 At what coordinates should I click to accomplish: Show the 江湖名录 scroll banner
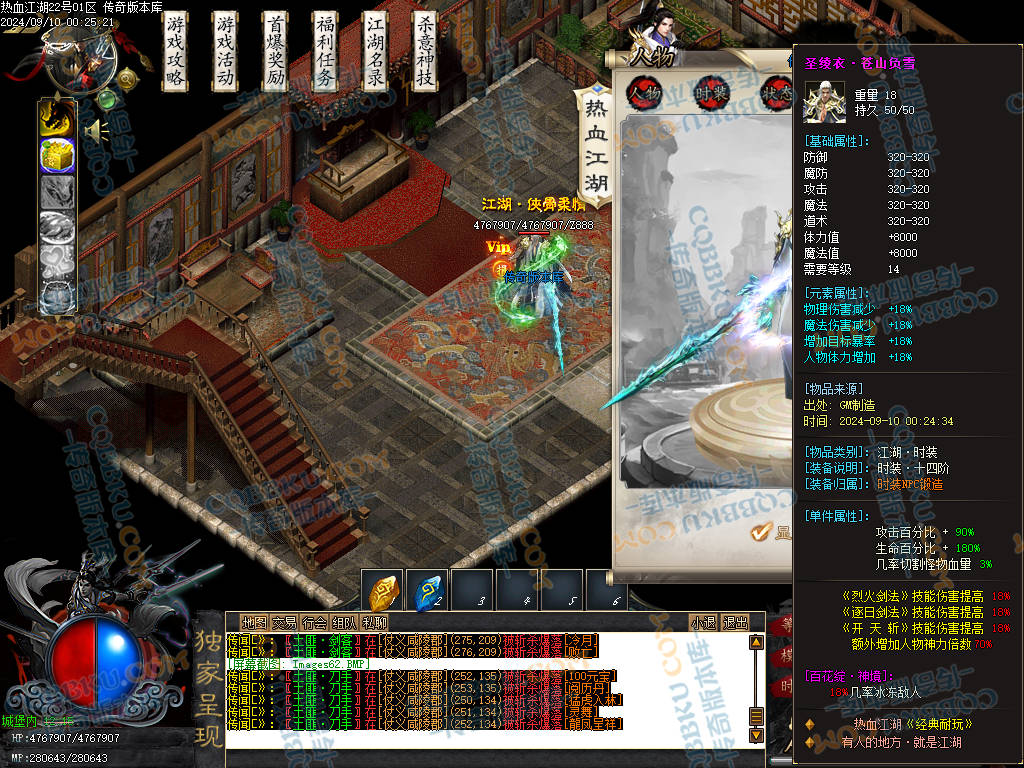pyautogui.click(x=375, y=51)
